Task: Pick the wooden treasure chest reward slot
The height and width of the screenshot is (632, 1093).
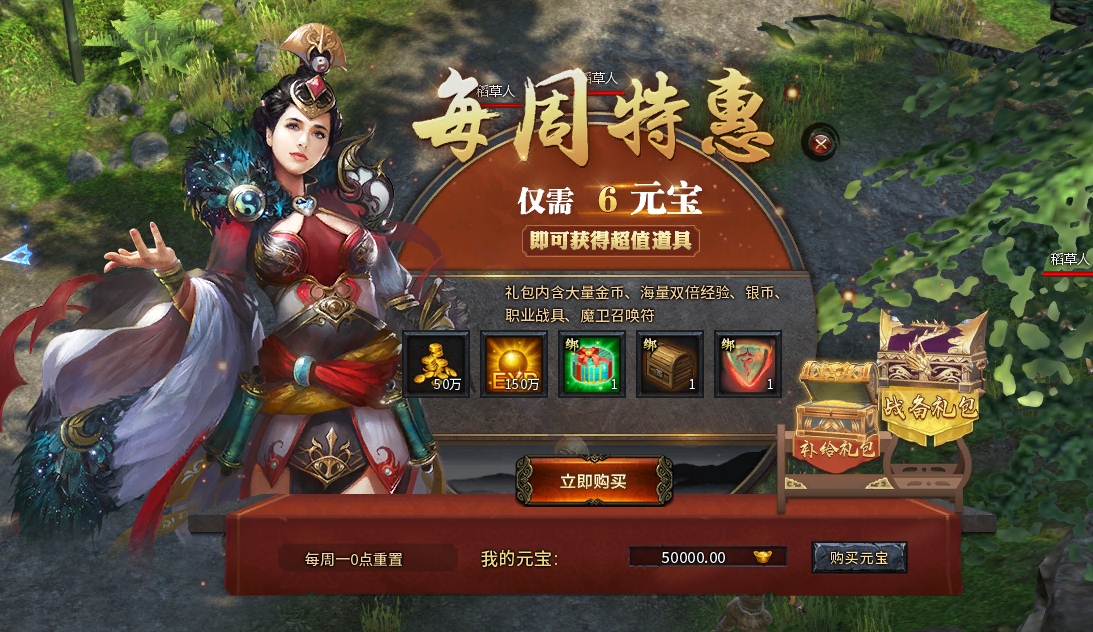Action: point(670,365)
